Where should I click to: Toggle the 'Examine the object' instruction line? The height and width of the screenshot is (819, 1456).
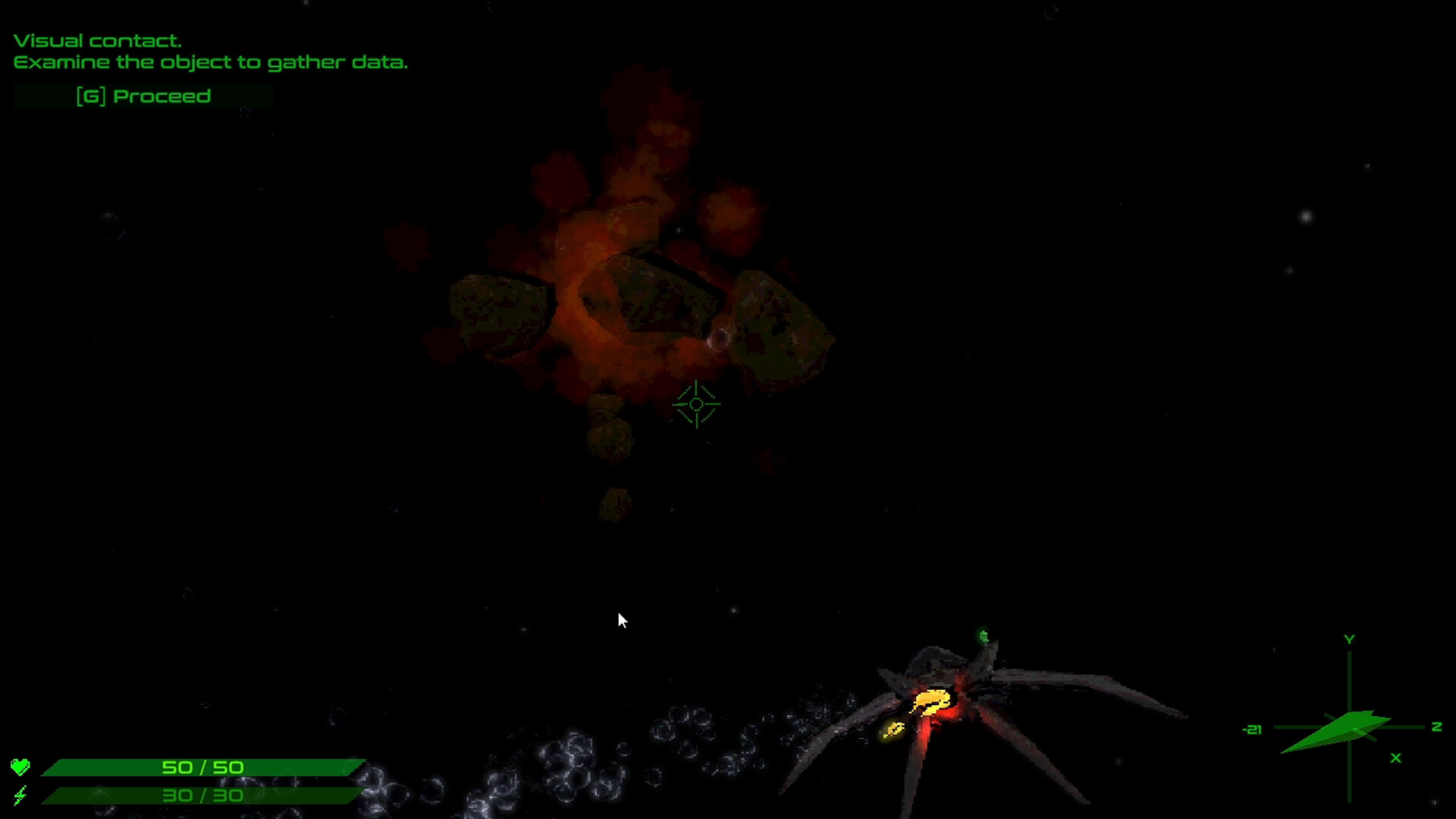(x=209, y=63)
